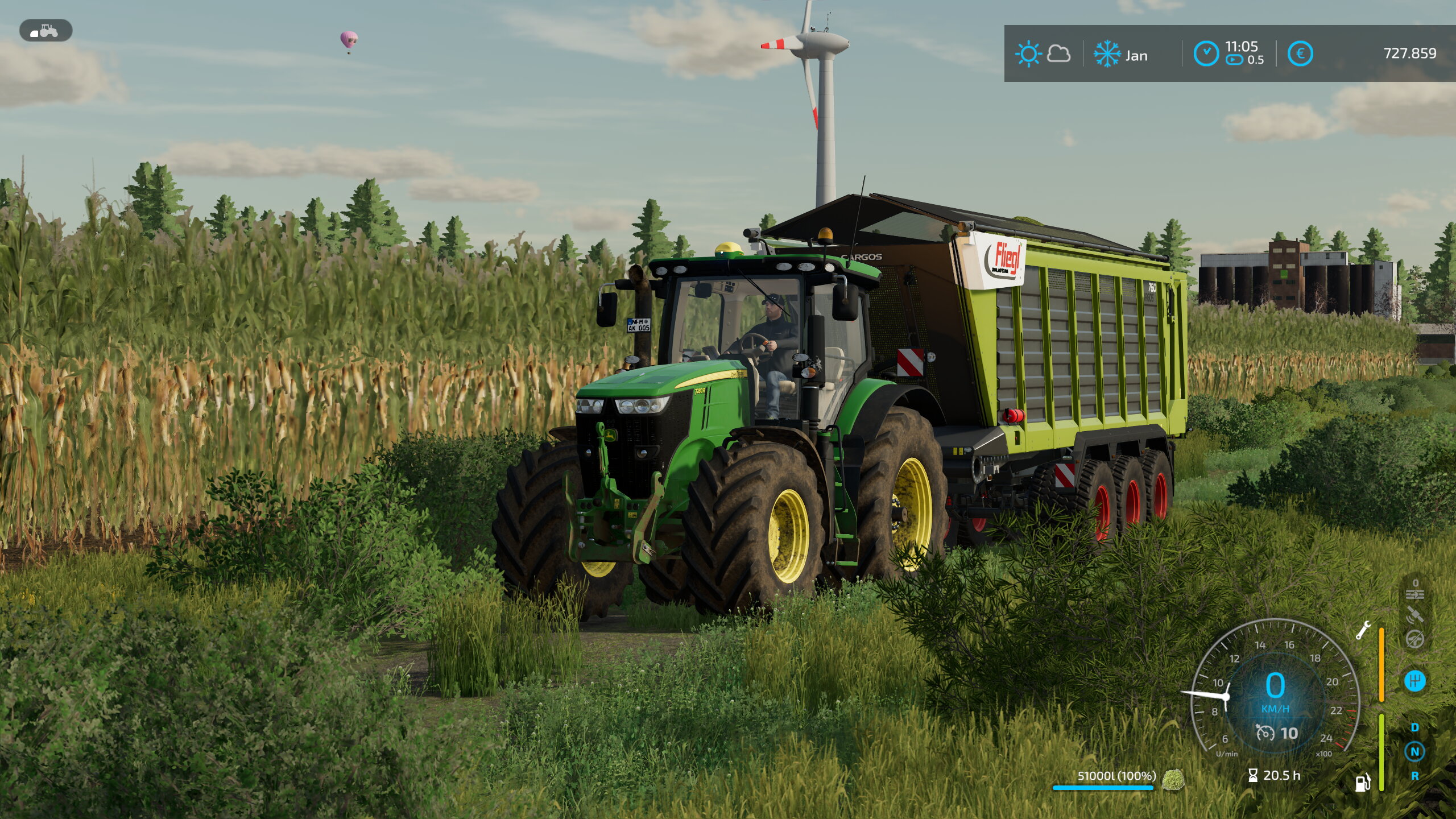Select neutral gear N
1456x819 pixels.
1415,751
